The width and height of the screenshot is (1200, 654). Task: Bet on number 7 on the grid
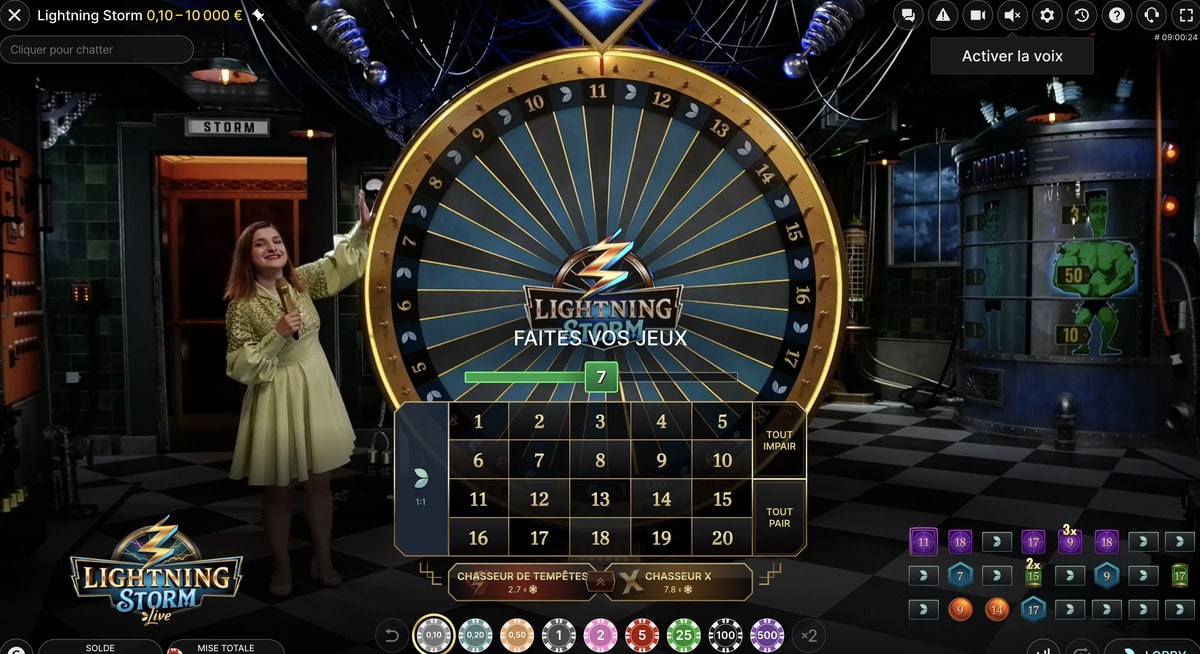tap(539, 460)
